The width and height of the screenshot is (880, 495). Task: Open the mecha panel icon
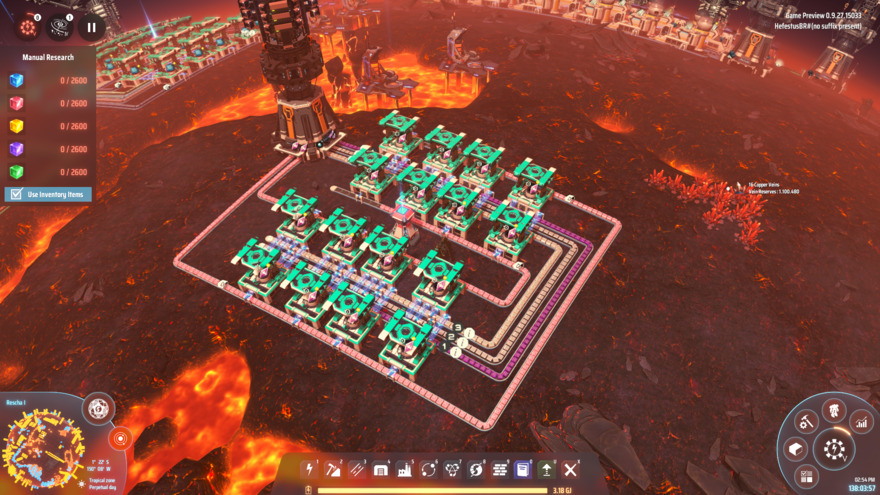[x=833, y=410]
